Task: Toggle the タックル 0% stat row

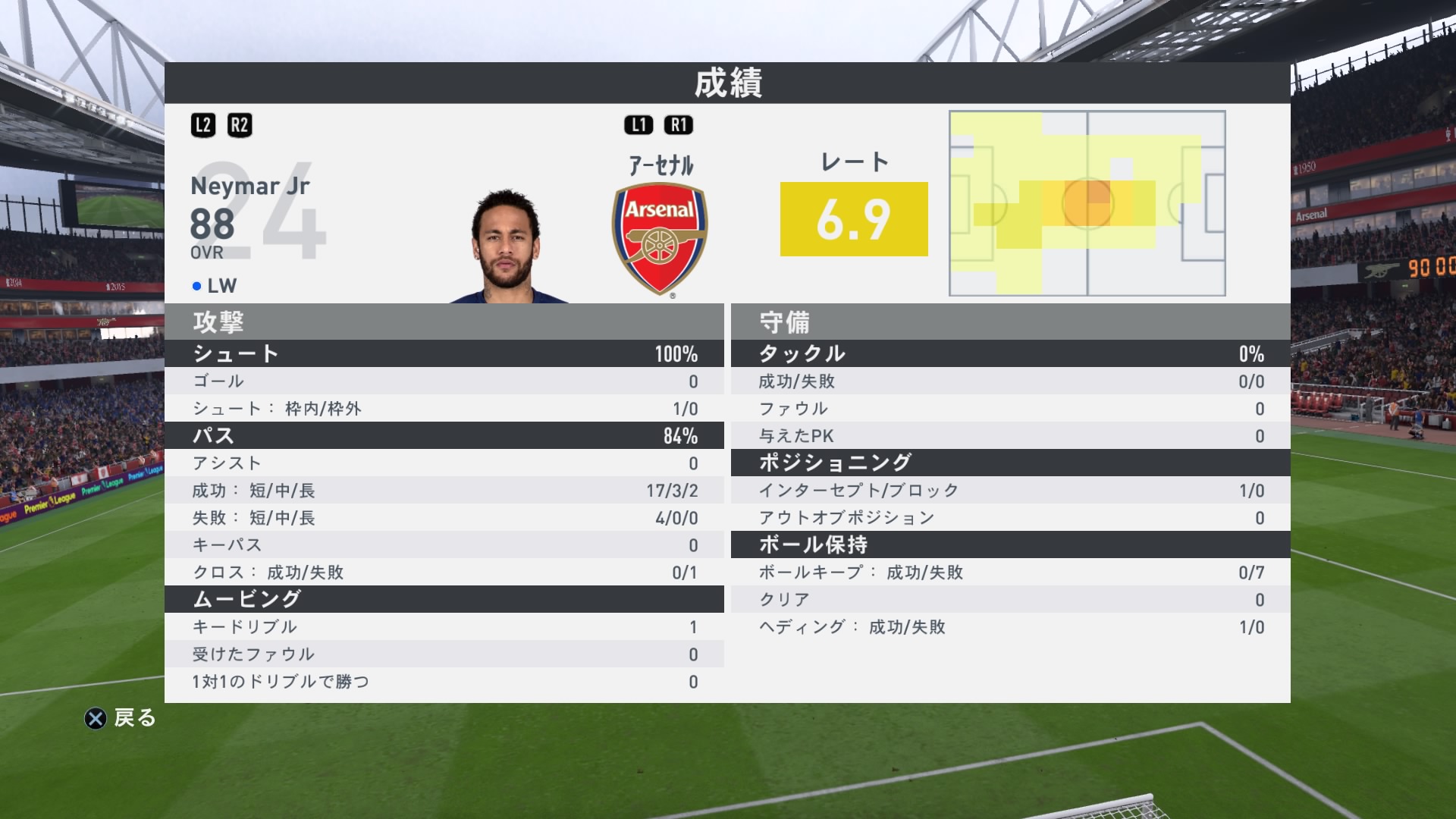Action: tap(1009, 353)
